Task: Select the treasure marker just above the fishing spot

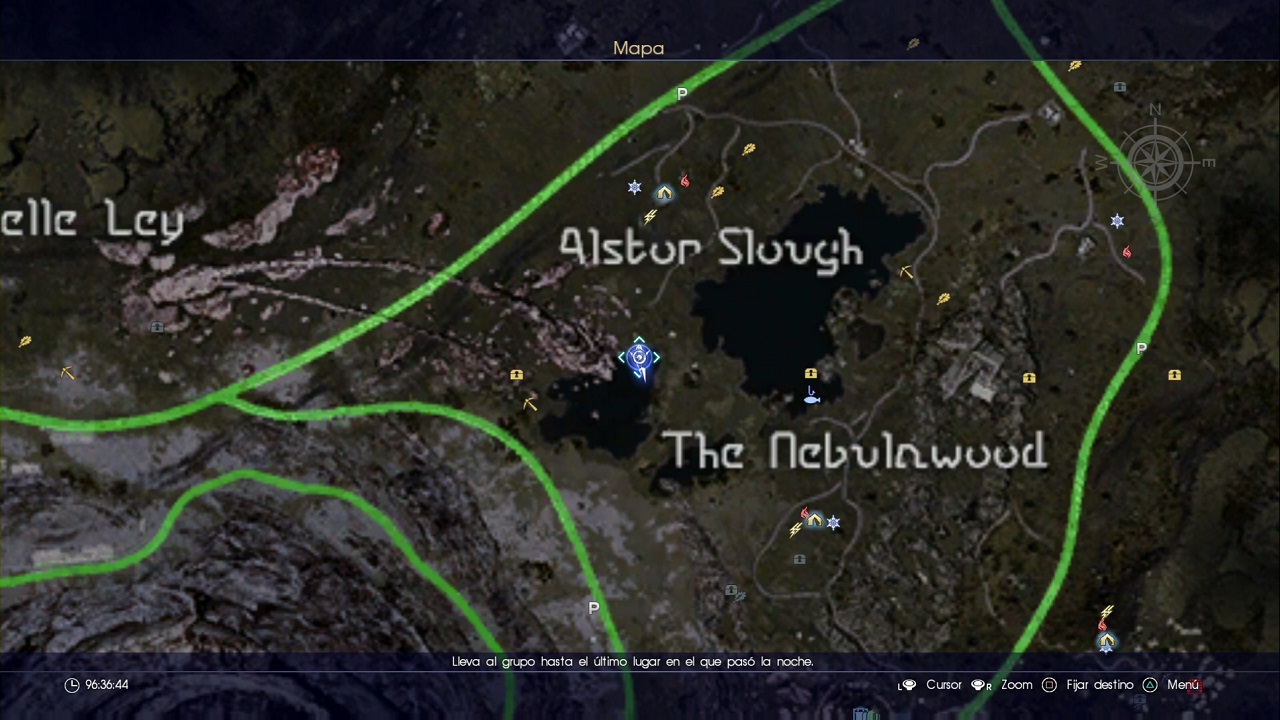Action: tap(811, 374)
